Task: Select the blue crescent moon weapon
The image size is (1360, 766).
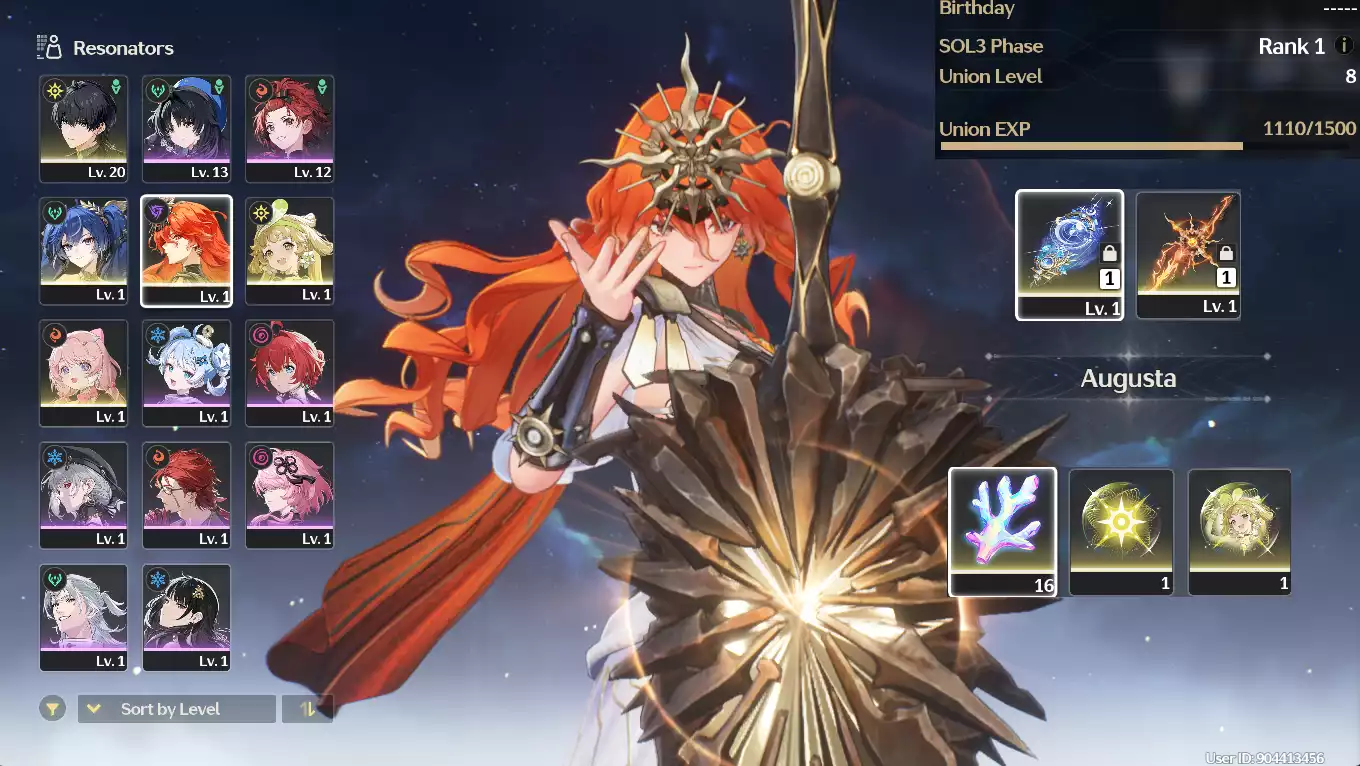Action: [x=1069, y=254]
